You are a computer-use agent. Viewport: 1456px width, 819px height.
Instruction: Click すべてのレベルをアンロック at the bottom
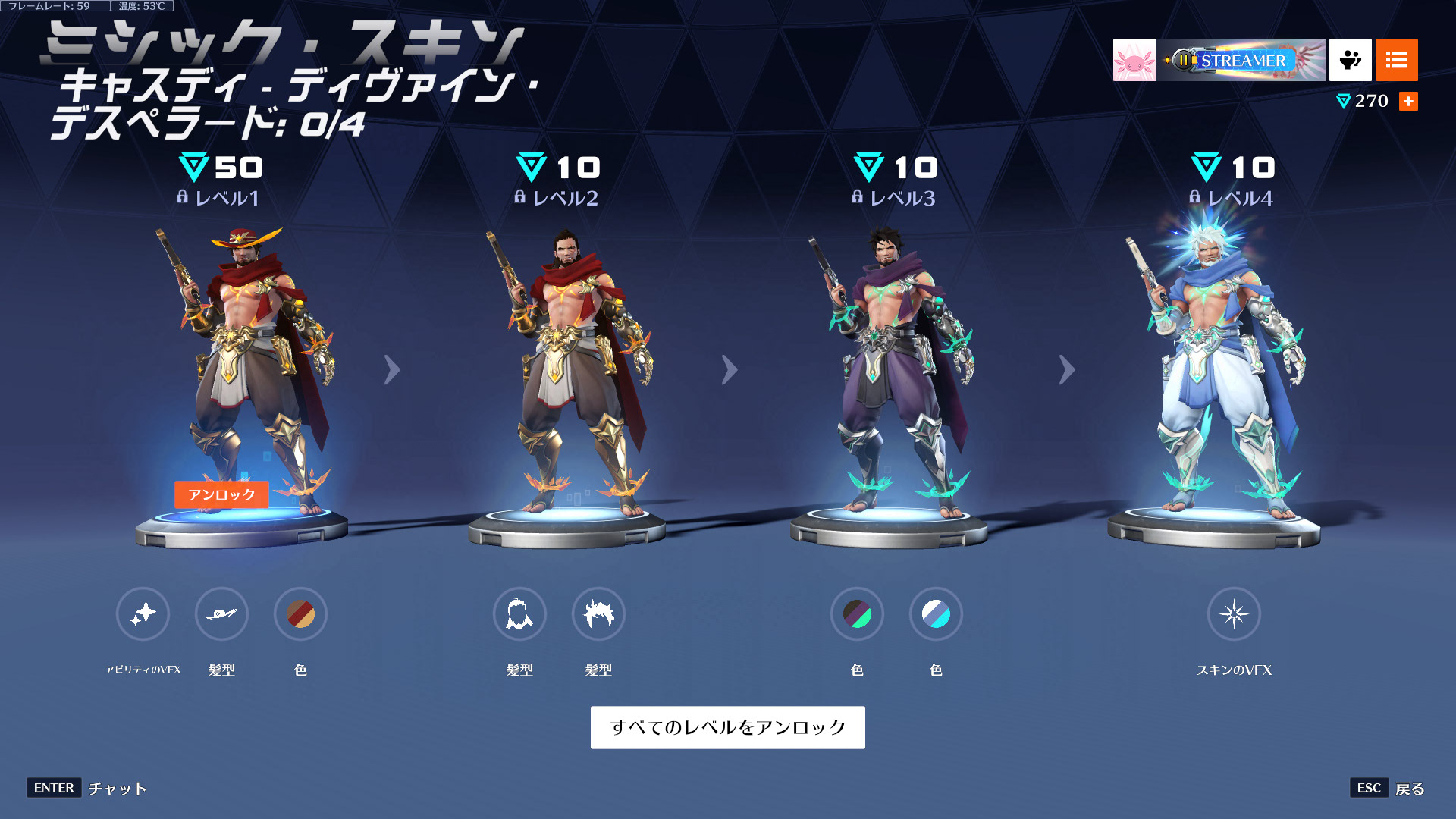(x=727, y=726)
